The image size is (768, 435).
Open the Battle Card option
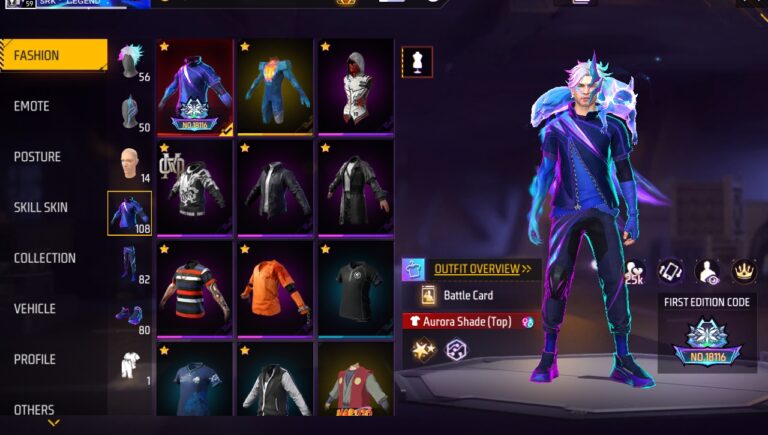[x=468, y=296]
